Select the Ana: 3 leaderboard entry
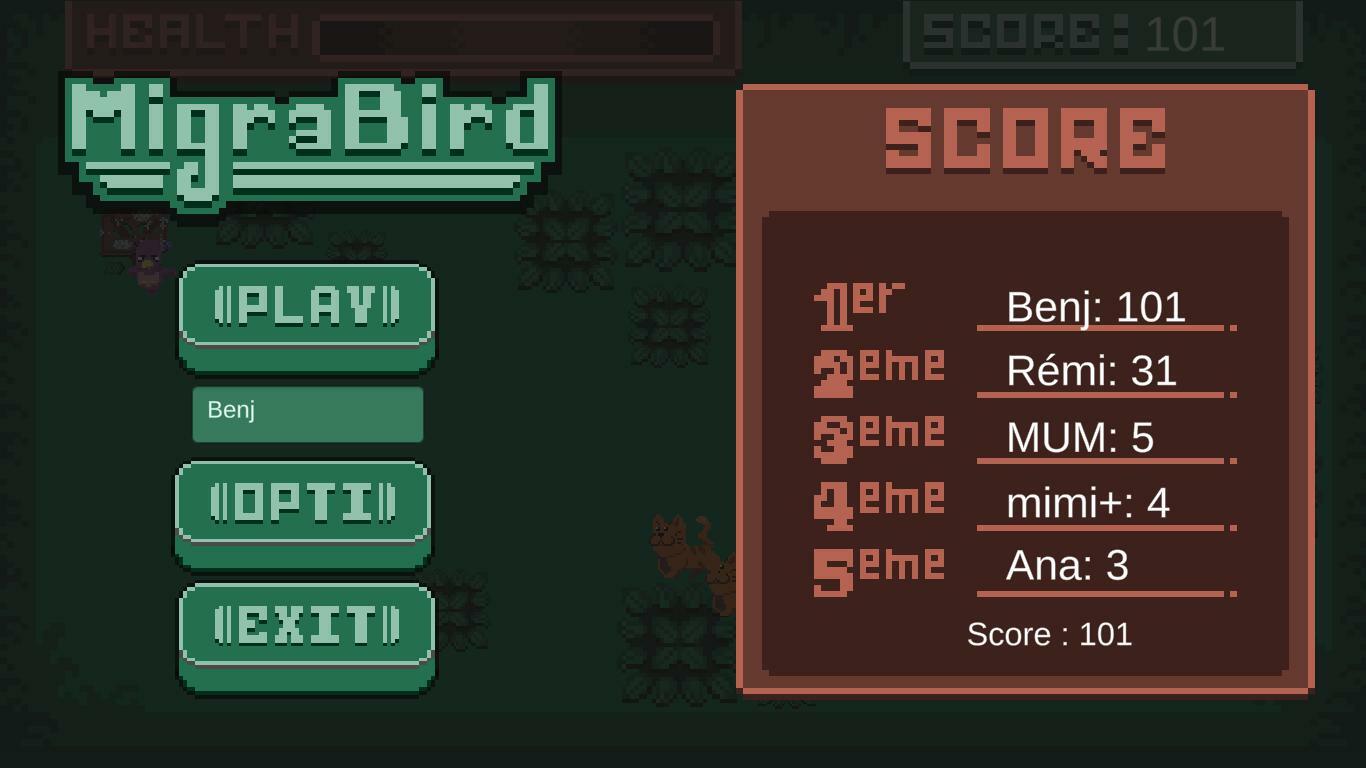This screenshot has height=768, width=1366. (x=1069, y=565)
